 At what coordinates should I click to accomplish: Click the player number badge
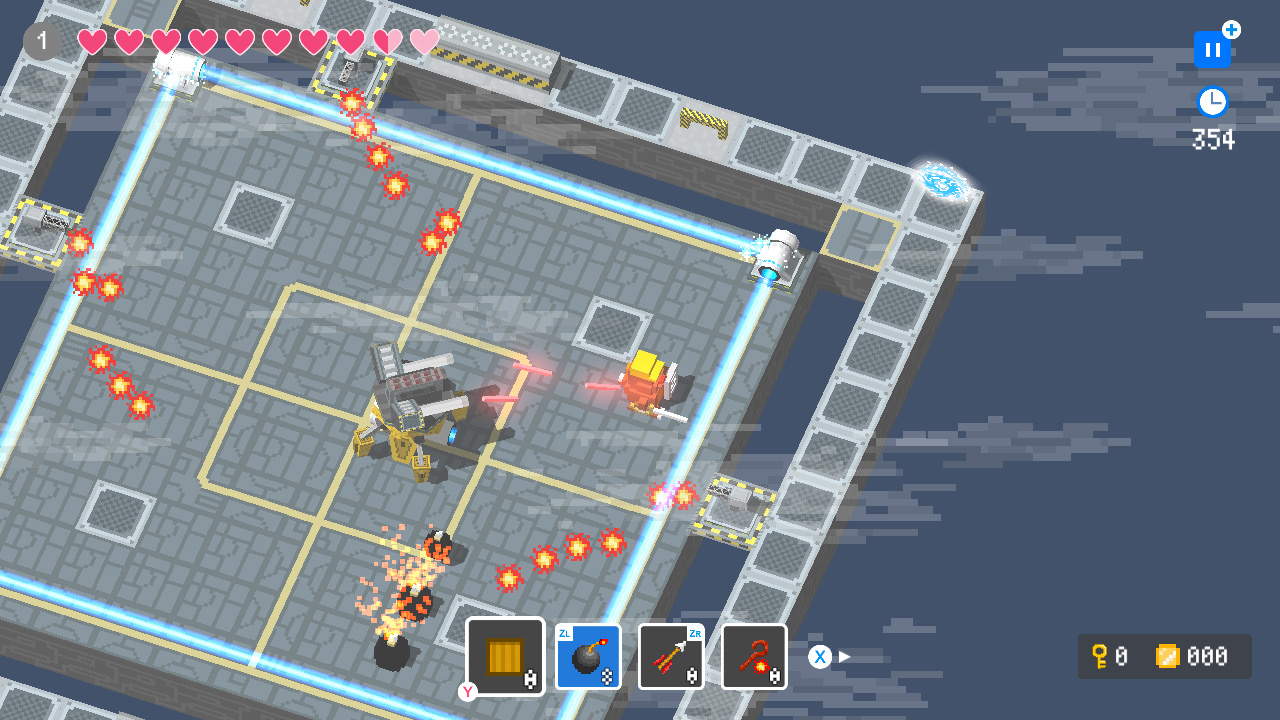click(41, 41)
